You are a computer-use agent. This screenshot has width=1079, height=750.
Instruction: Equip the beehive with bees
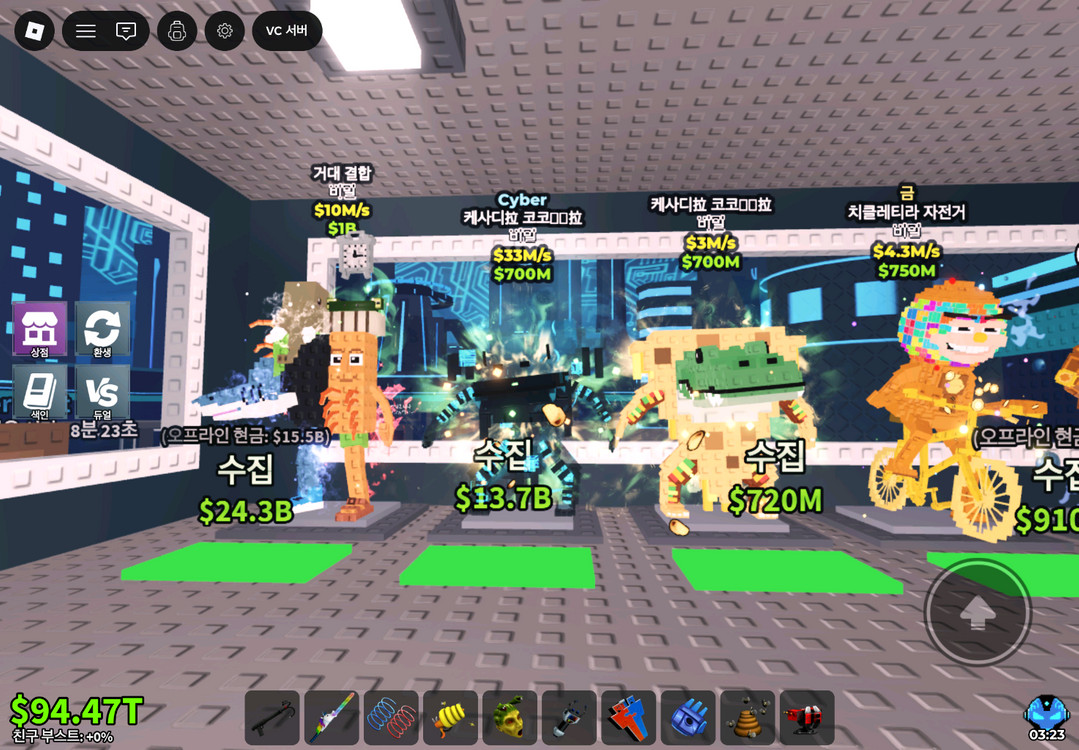point(747,717)
